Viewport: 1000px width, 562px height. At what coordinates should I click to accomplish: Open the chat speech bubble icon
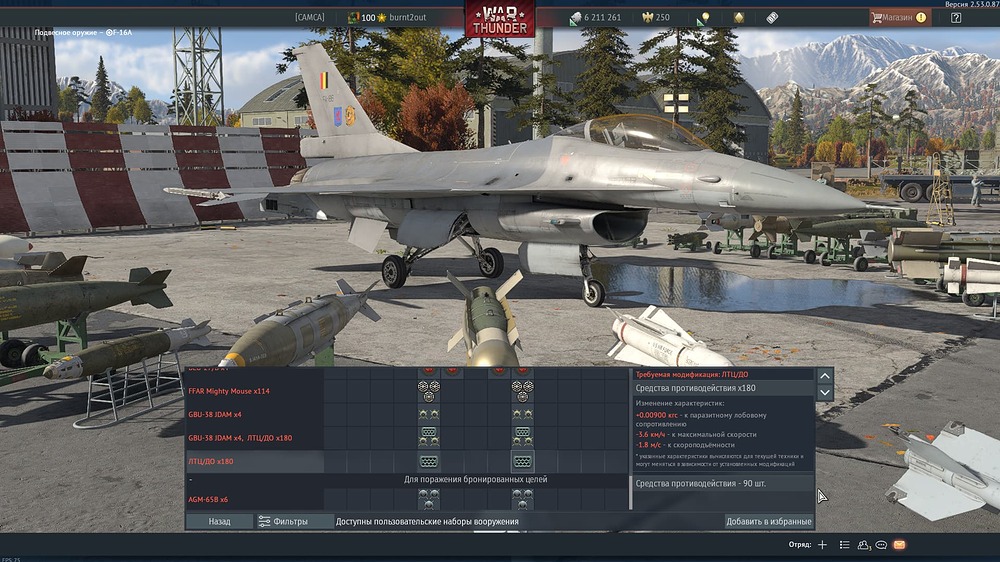pyautogui.click(x=881, y=545)
